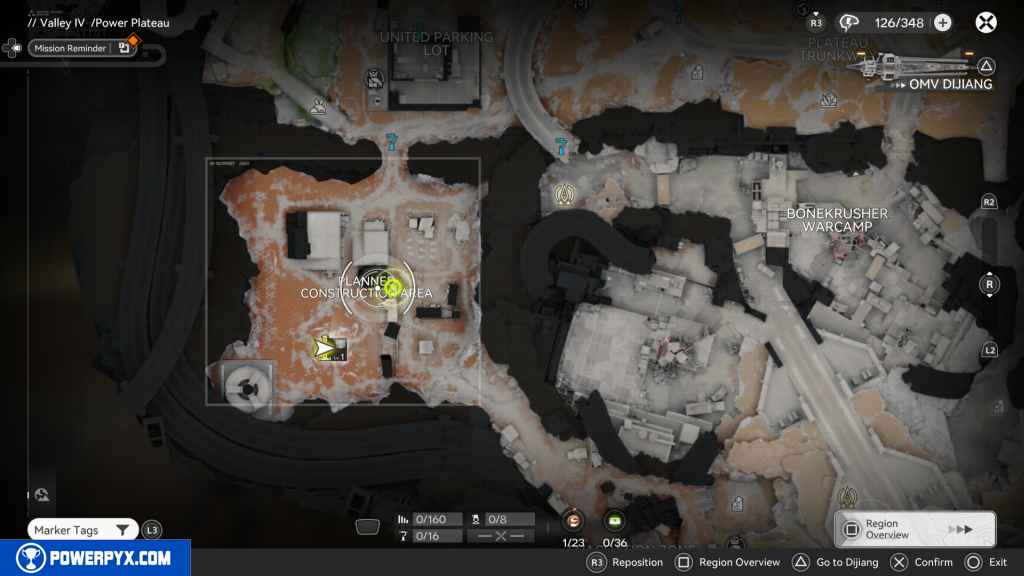Close the map with the X button
Image resolution: width=1024 pixels, height=576 pixels.
pyautogui.click(x=986, y=22)
